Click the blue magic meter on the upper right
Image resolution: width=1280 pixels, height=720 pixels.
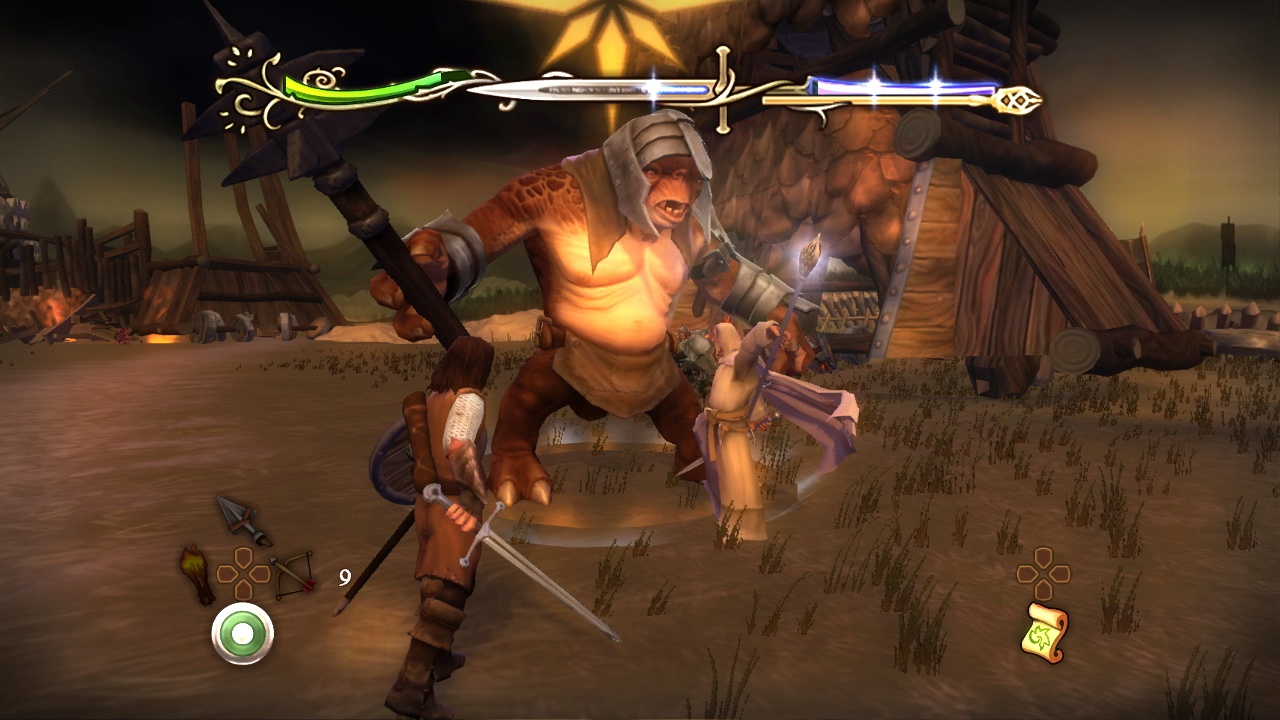(x=900, y=85)
